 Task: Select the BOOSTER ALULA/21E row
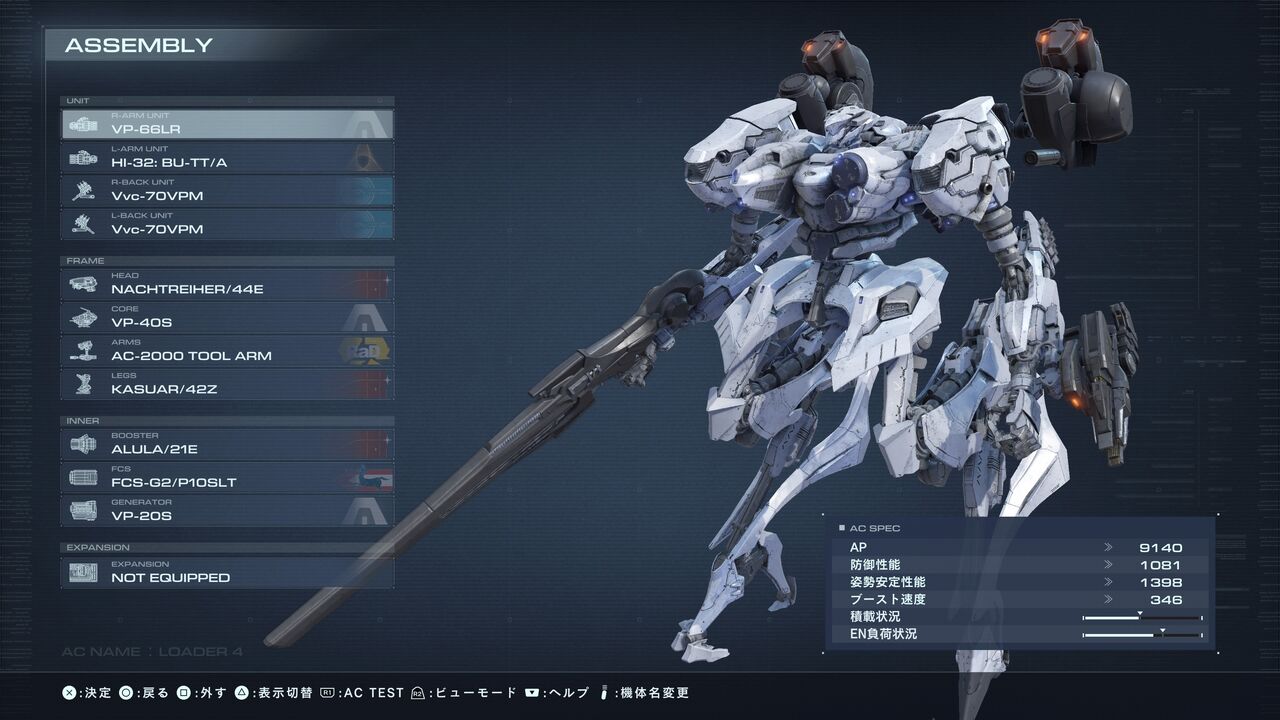point(227,444)
